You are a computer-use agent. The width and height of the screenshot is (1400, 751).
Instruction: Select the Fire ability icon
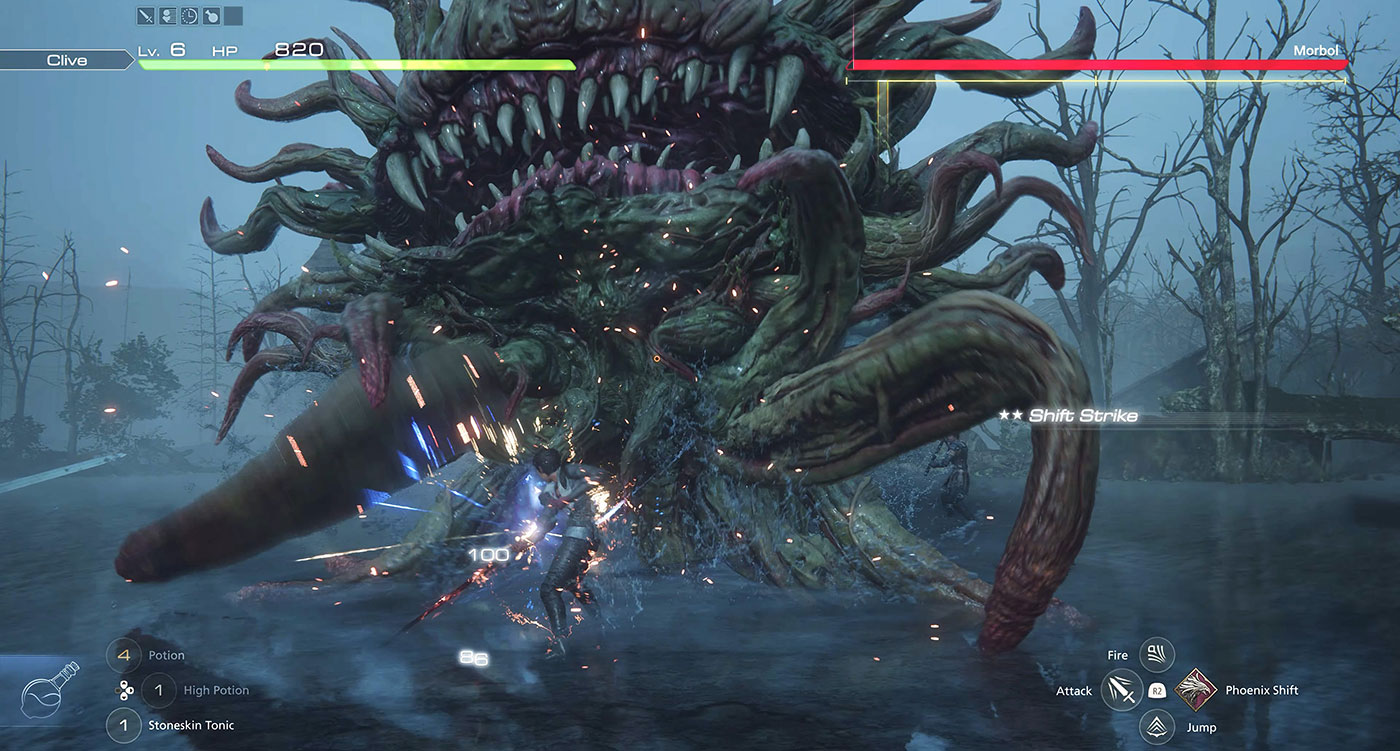[1155, 654]
